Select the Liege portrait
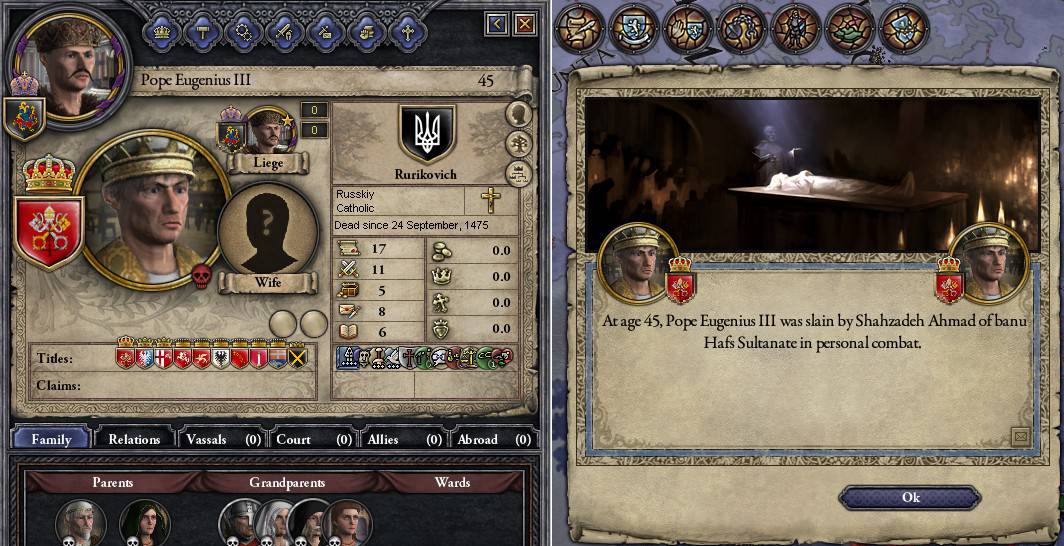This screenshot has width=1064, height=546. click(267, 133)
